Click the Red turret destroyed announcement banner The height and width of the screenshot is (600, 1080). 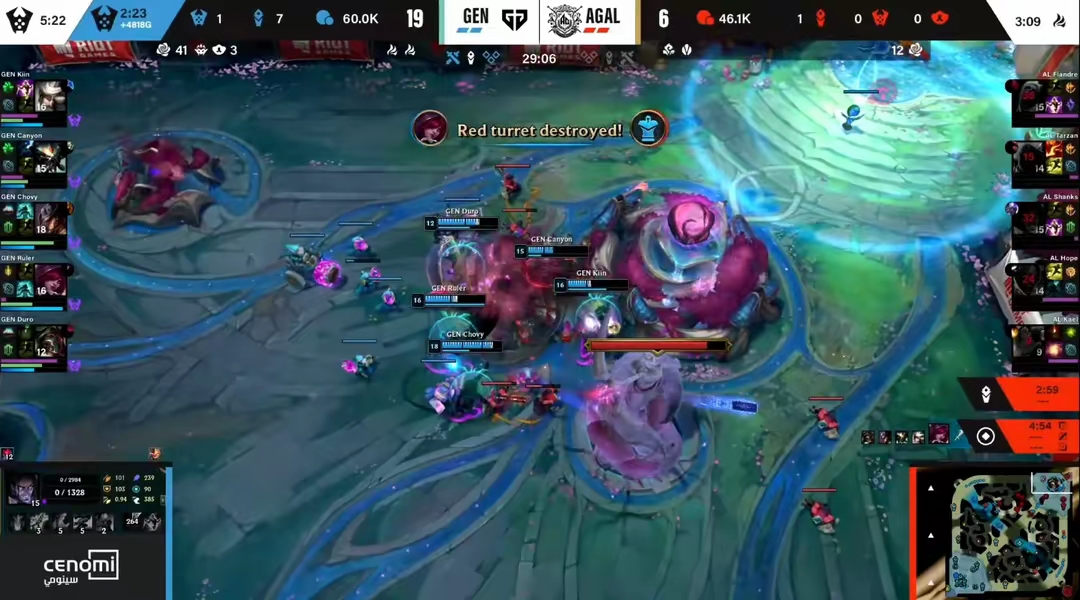click(540, 130)
